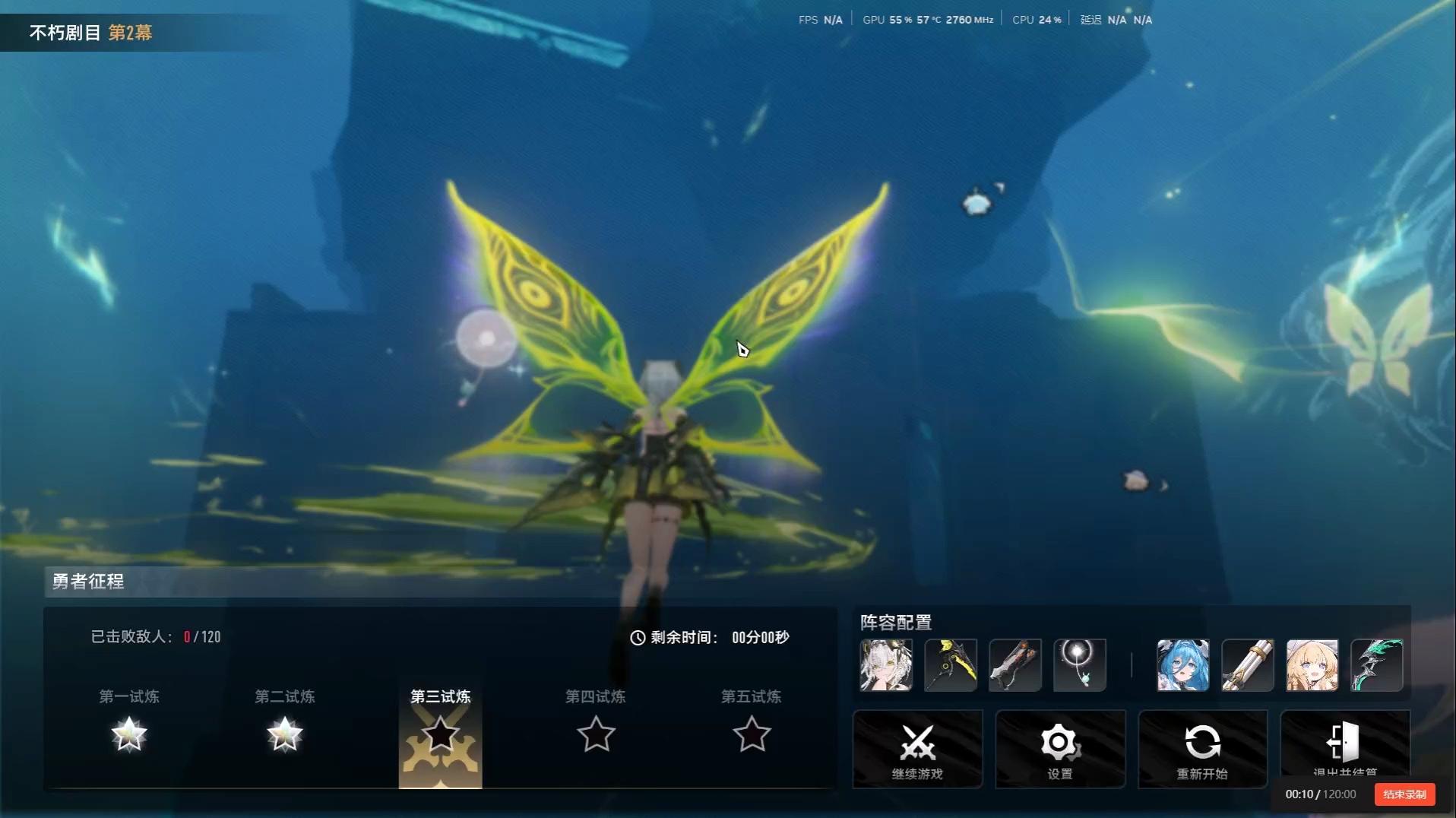This screenshot has height=818, width=1456.
Task: View the blue-haired character portrait
Action: 1183,665
